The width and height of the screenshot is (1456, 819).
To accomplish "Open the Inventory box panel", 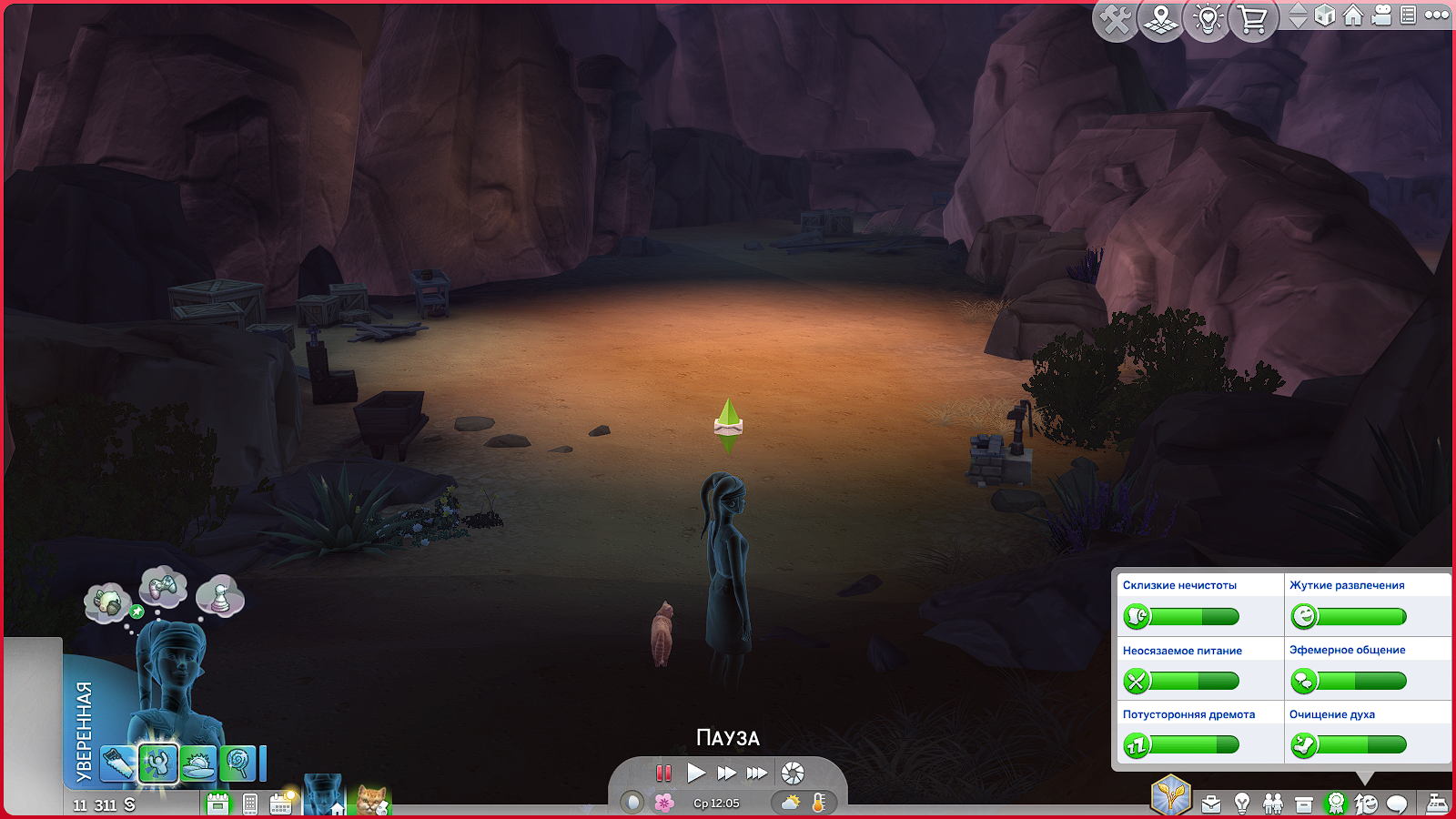I will click(1304, 804).
